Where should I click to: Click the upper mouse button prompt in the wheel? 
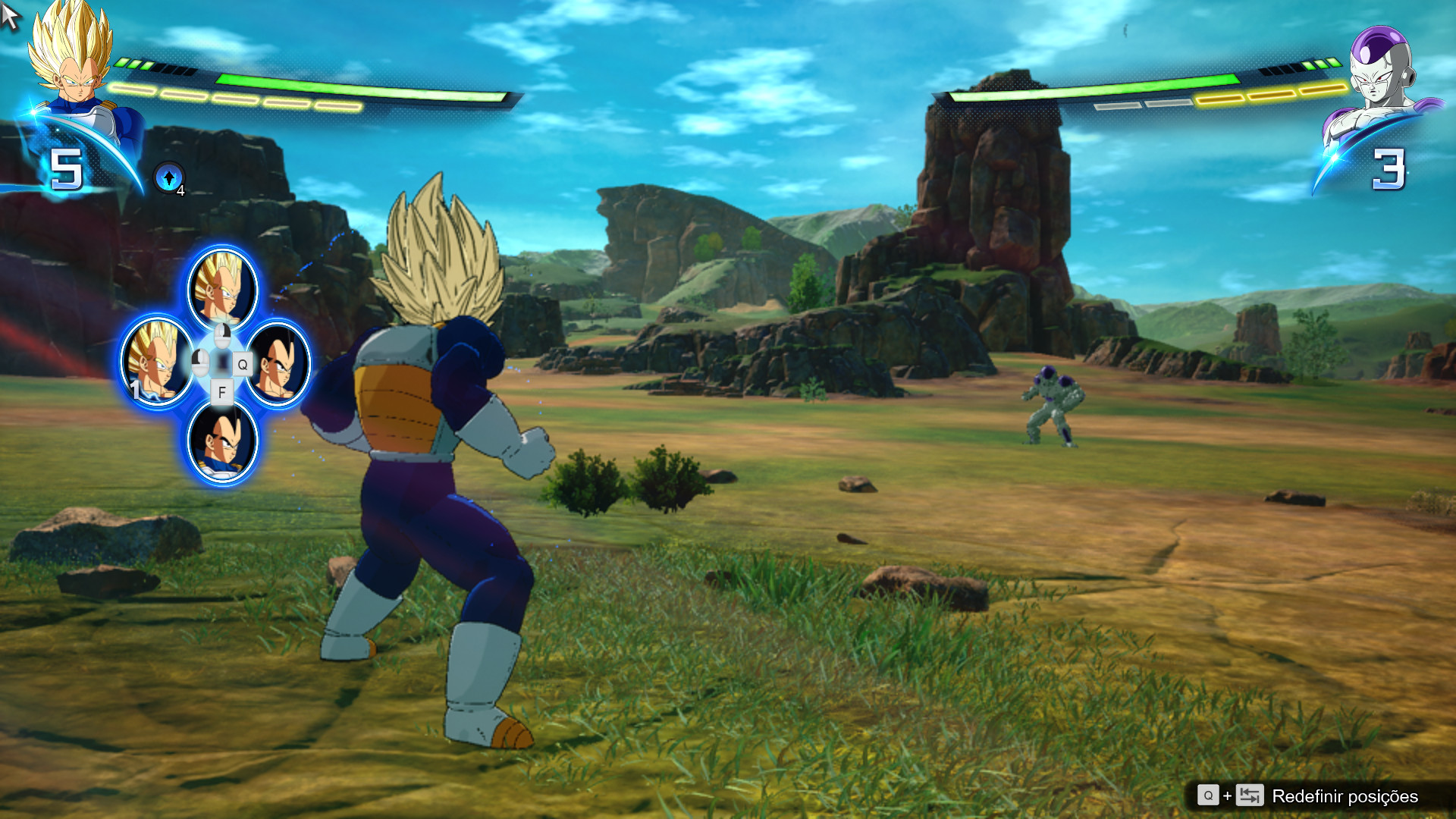[223, 337]
